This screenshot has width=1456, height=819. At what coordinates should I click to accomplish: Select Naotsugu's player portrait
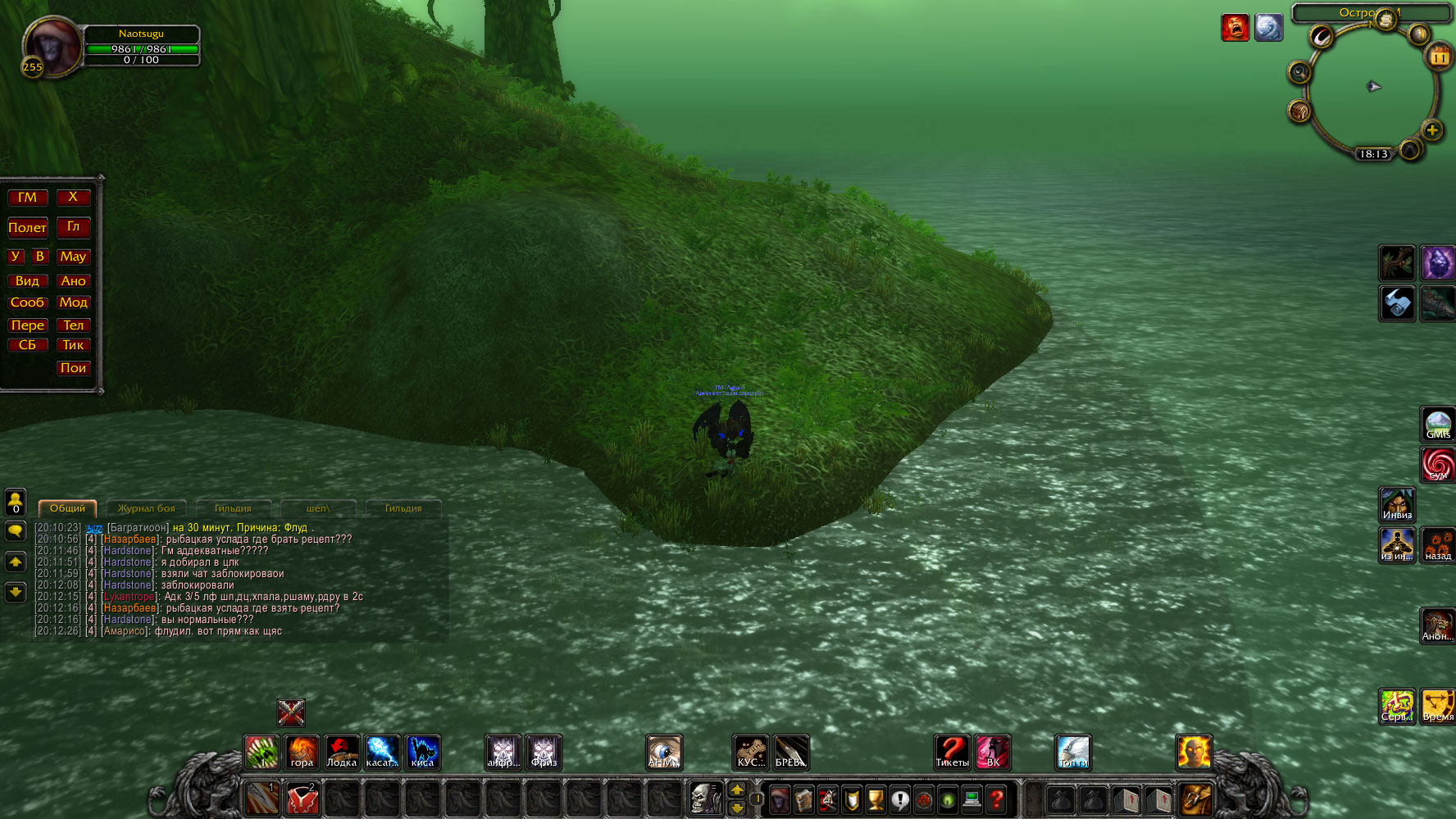[52, 47]
